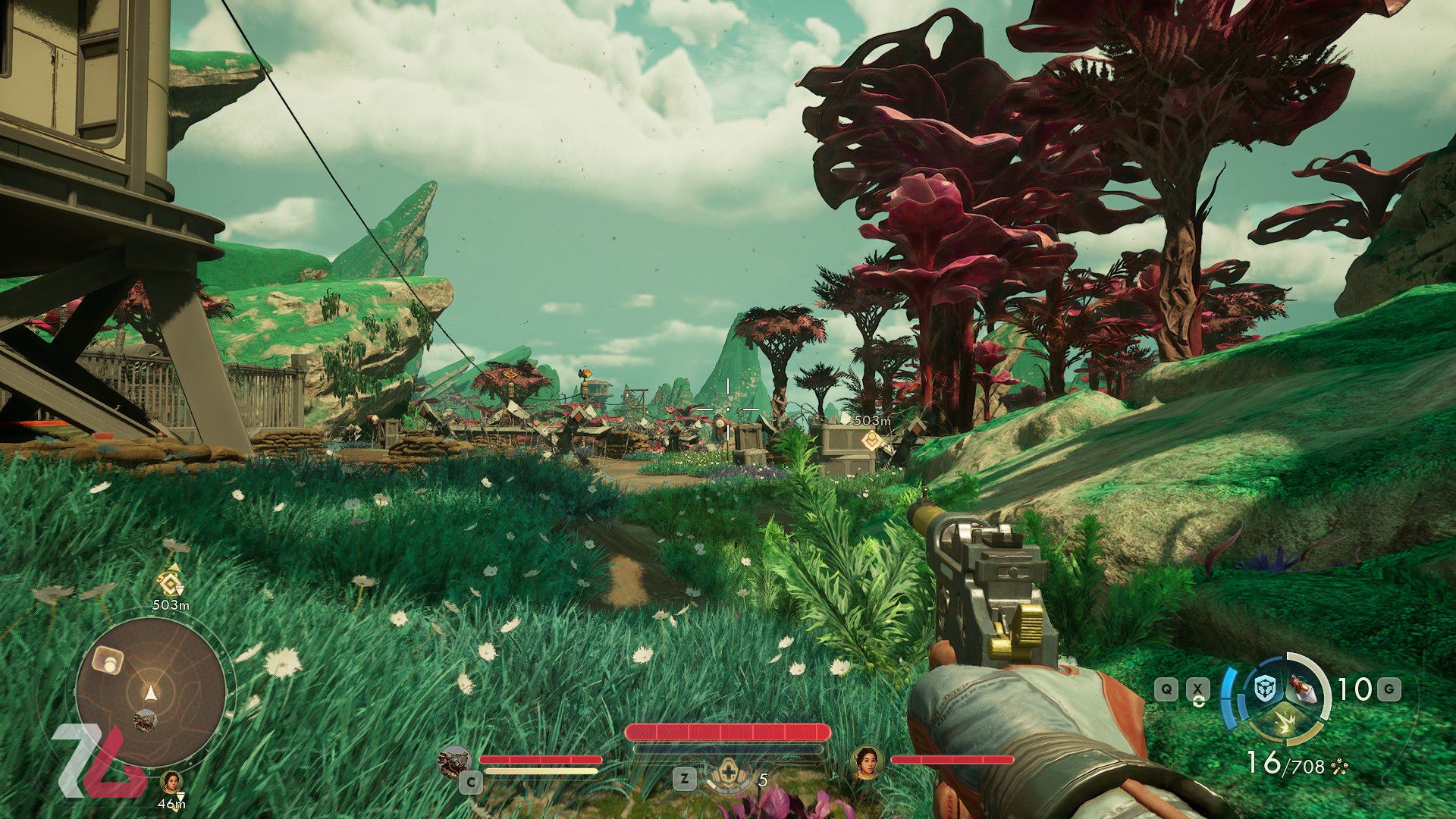Select the enemy thumbnail inside the minimap
The image size is (1456, 819).
click(144, 721)
